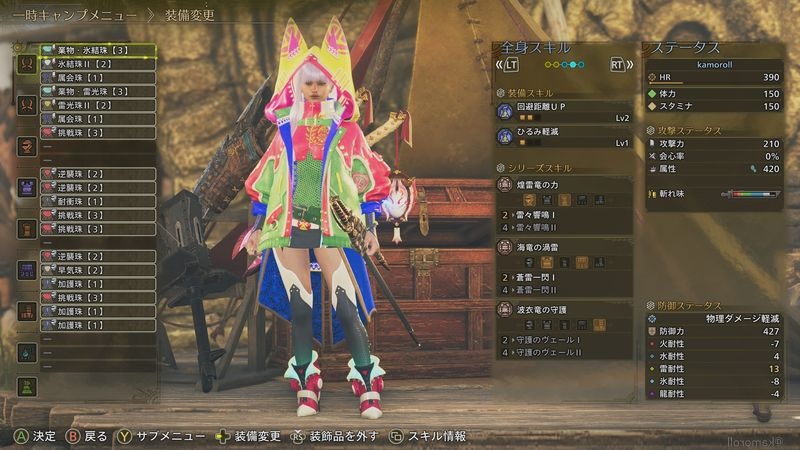The height and width of the screenshot is (450, 800).
Task: Select the 海竜の渦雷 series skill
Action: pos(565,246)
